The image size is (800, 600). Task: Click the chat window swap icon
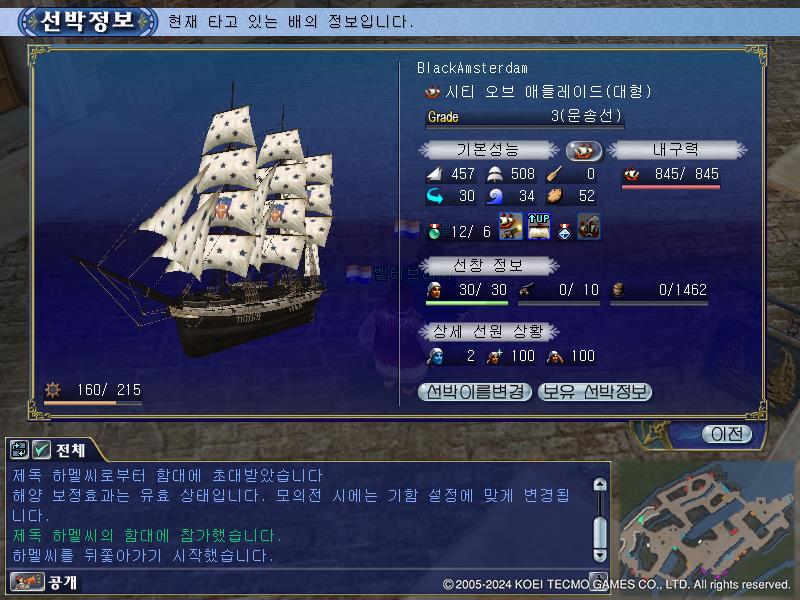[20, 450]
